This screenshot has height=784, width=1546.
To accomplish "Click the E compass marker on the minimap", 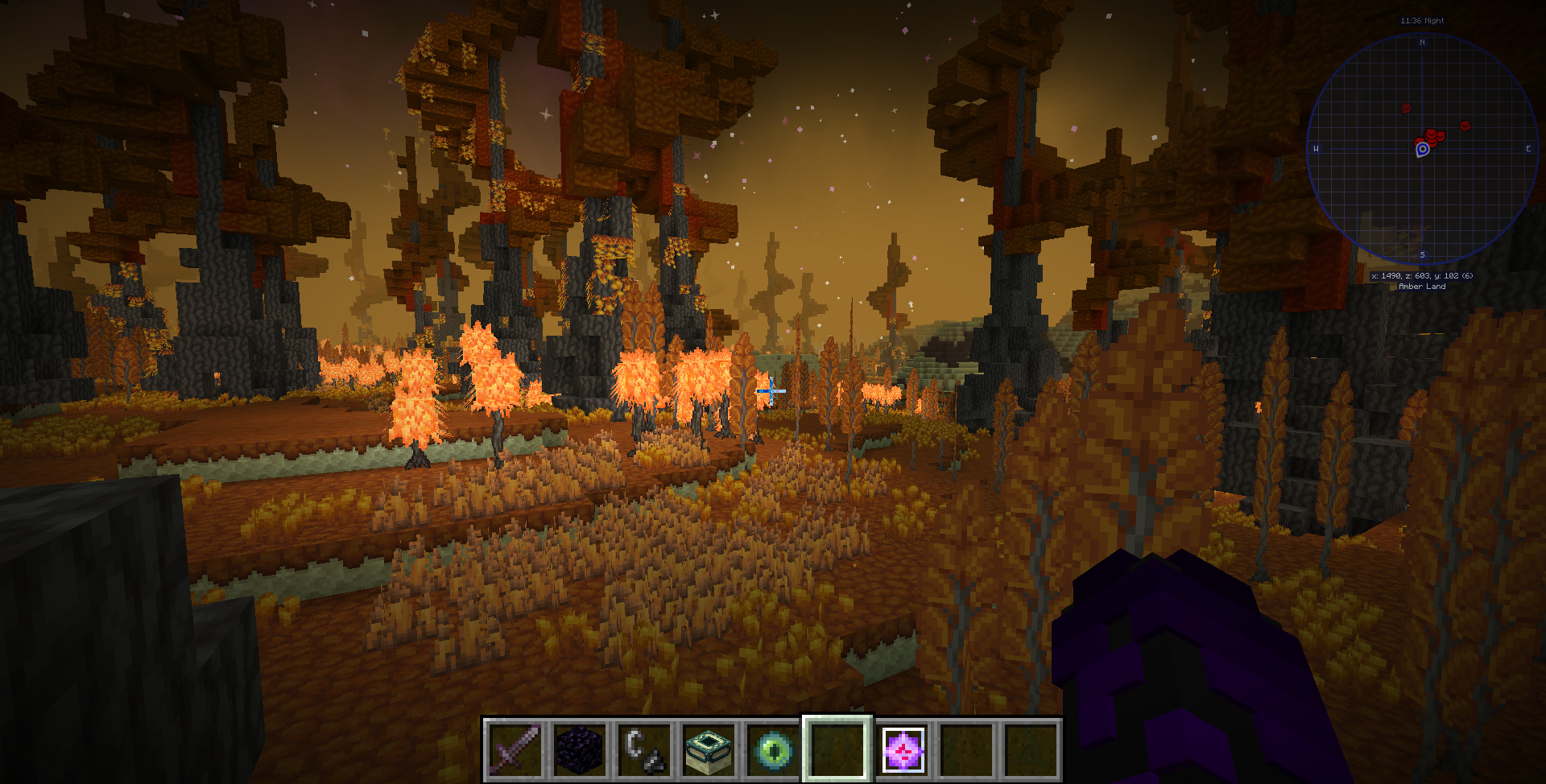I will (1529, 148).
